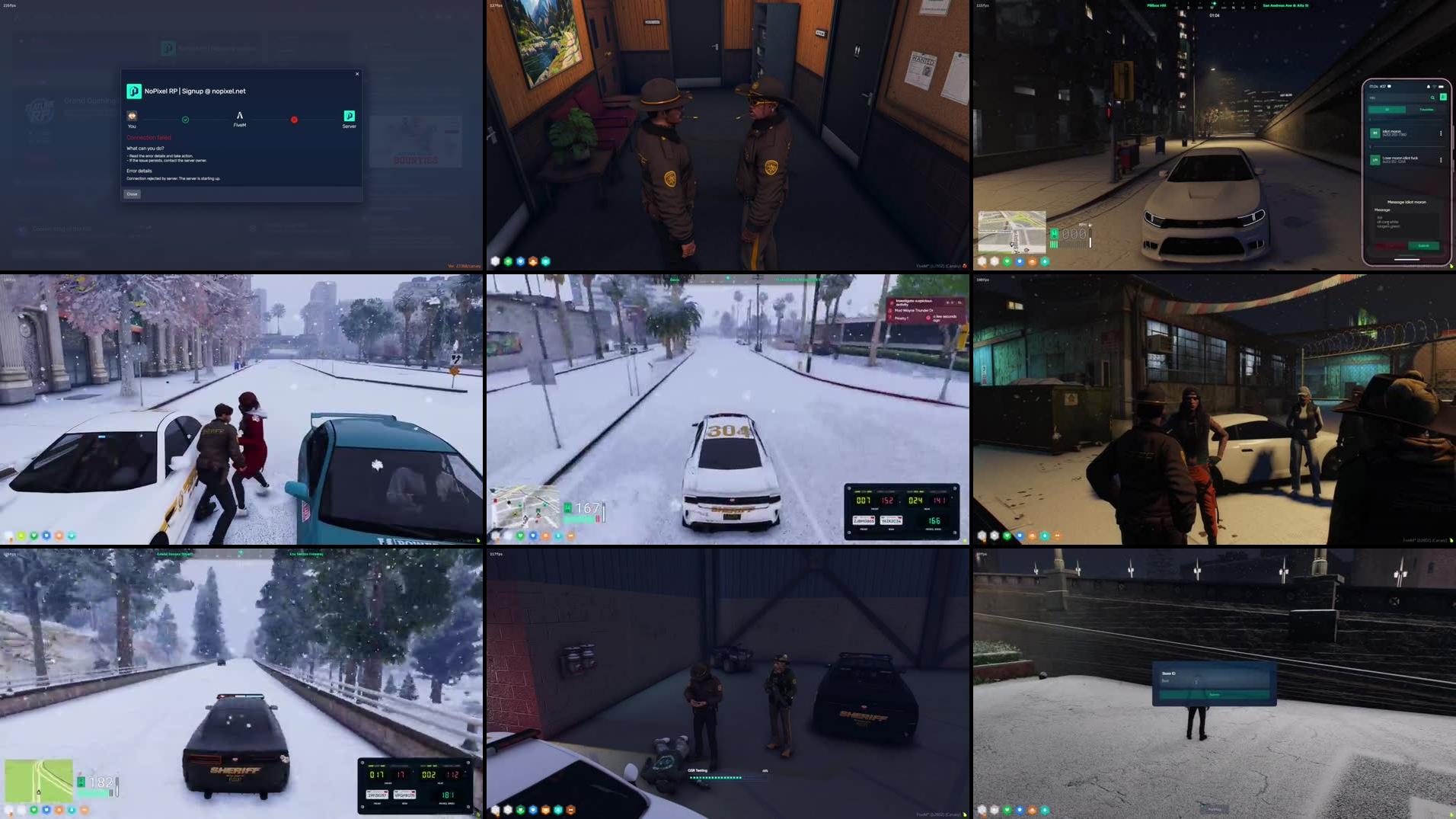
Task: Toggle the green checkmark connection status indicator
Action: coord(185,120)
